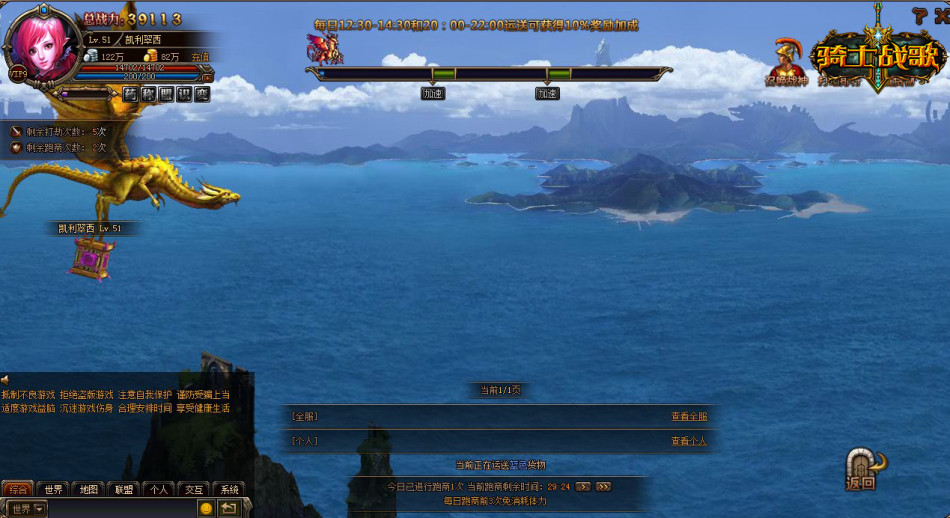Switch to the 世界 chat tab
This screenshot has height=518, width=950.
[53, 489]
